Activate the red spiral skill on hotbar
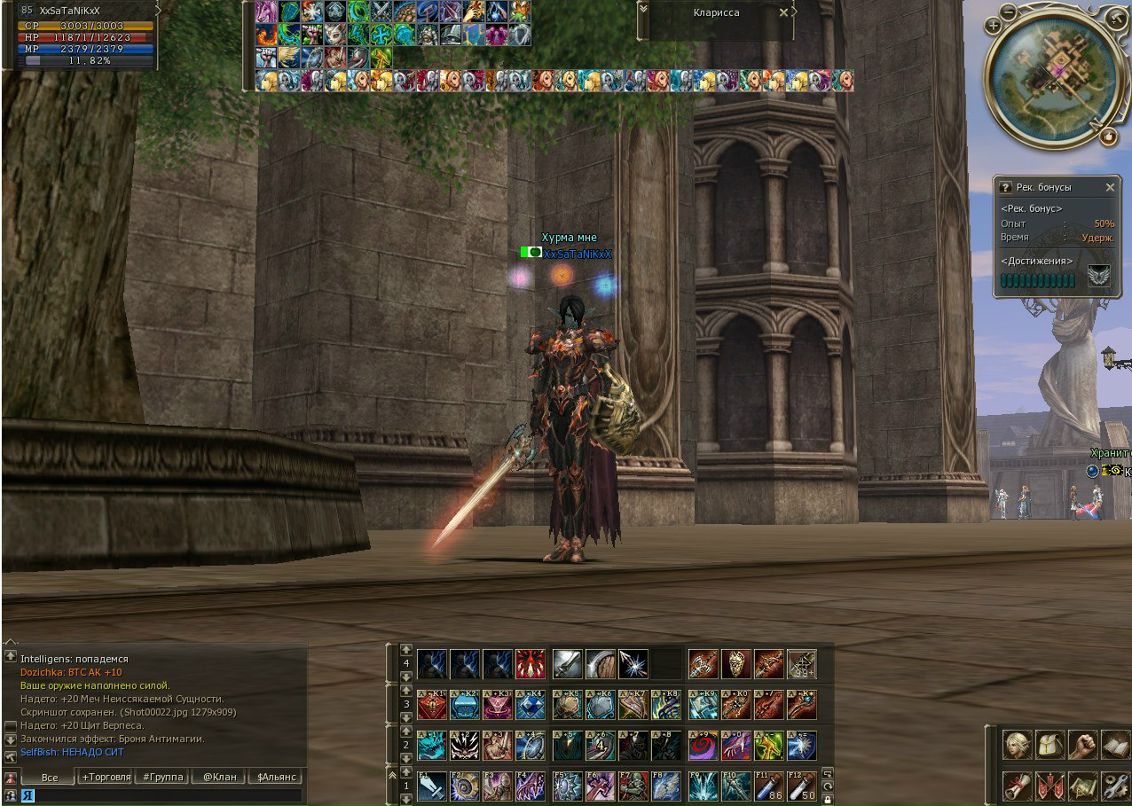This screenshot has width=1132, height=806. pos(702,745)
